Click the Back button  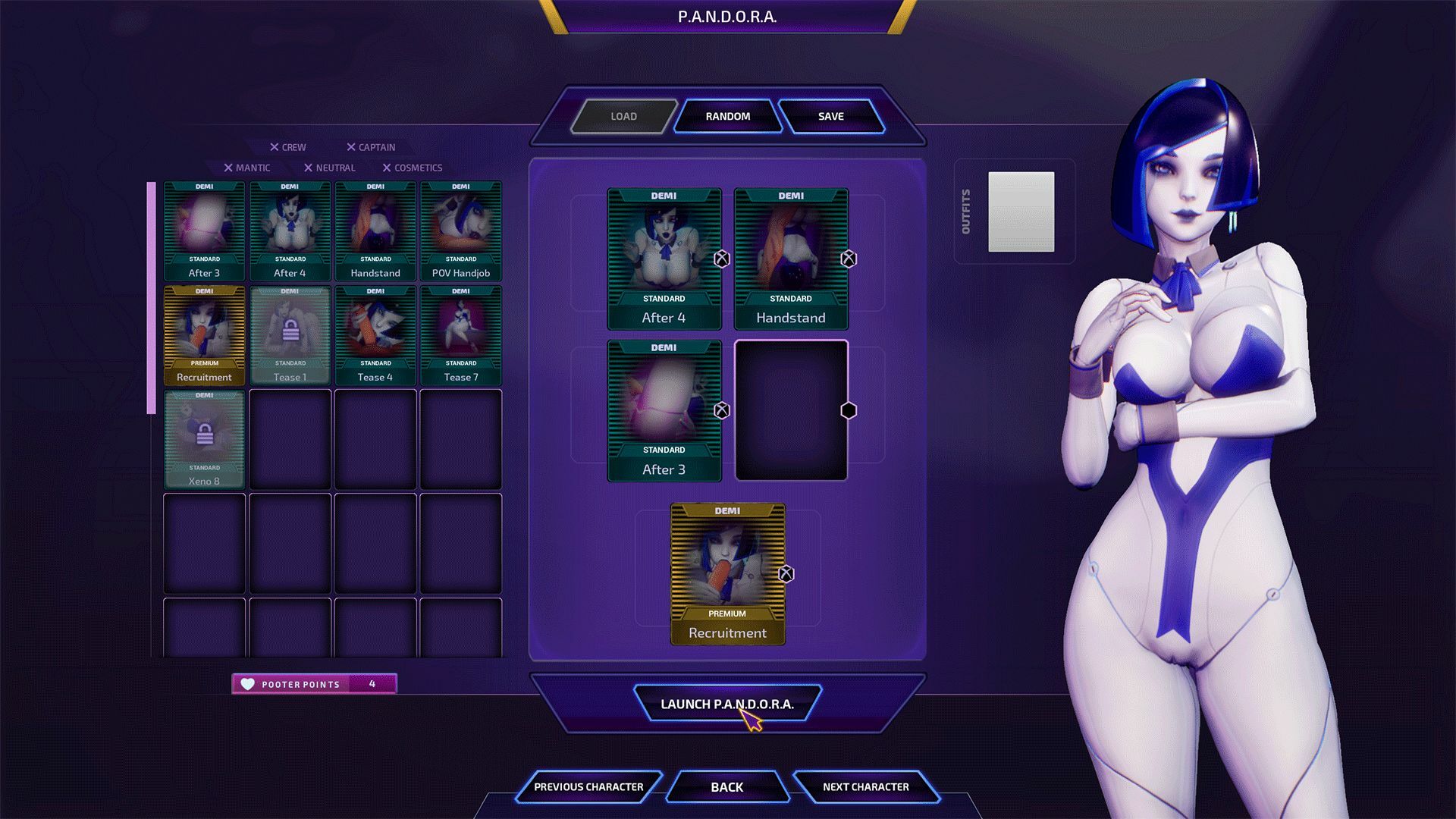pos(726,786)
